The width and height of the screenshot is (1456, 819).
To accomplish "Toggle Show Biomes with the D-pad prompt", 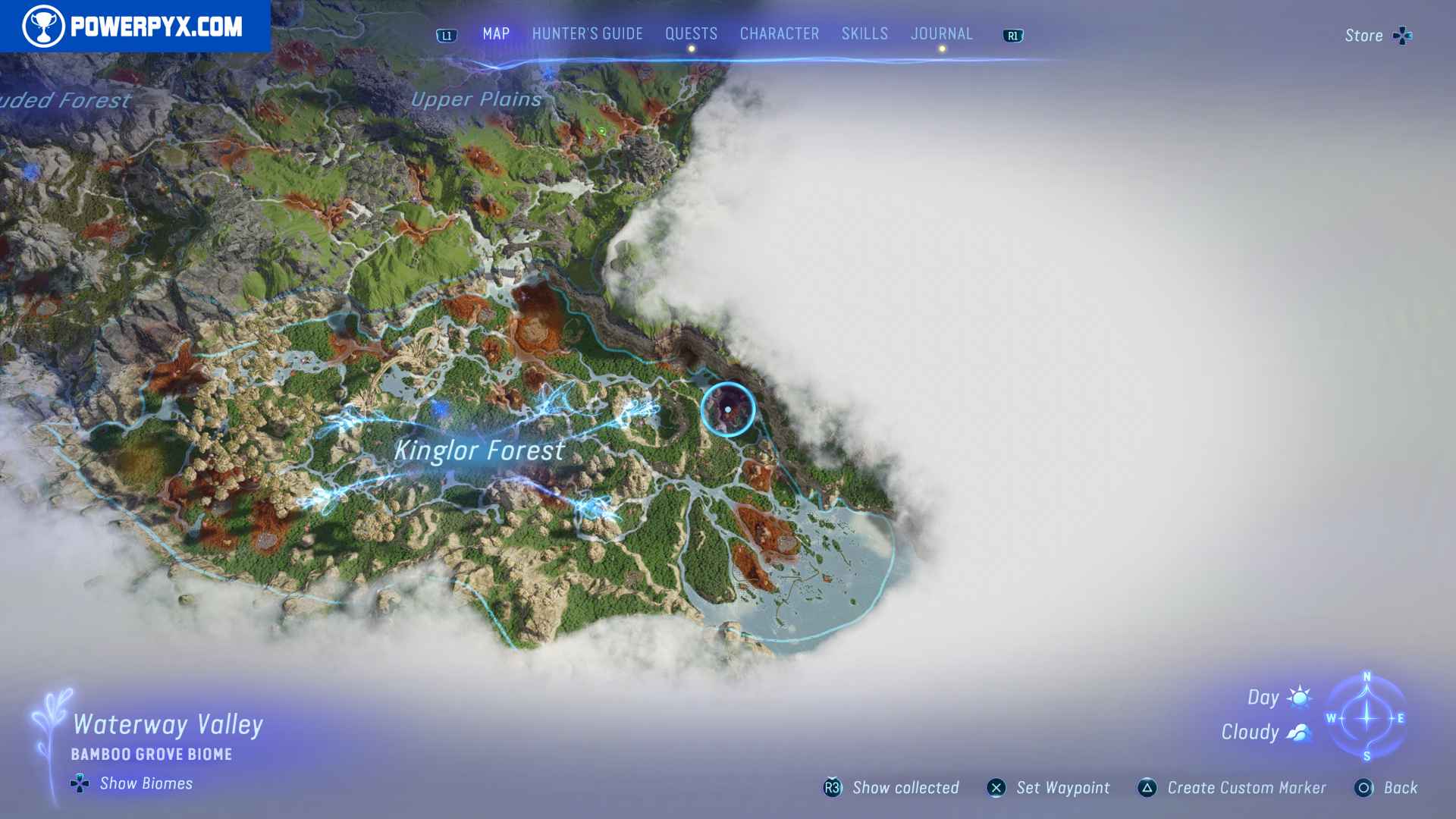I will tap(78, 783).
